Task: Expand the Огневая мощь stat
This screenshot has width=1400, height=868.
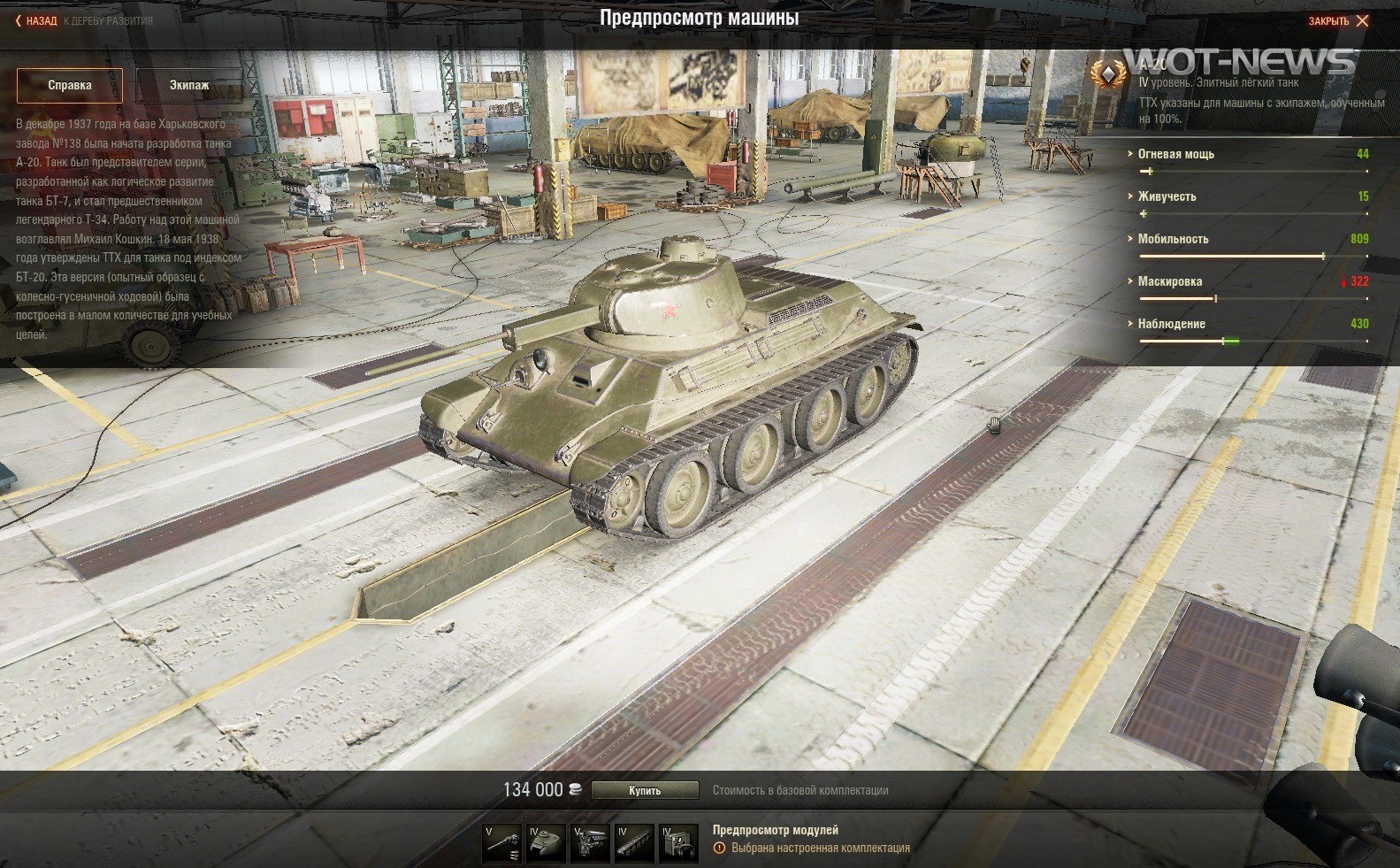Action: 1175,154
